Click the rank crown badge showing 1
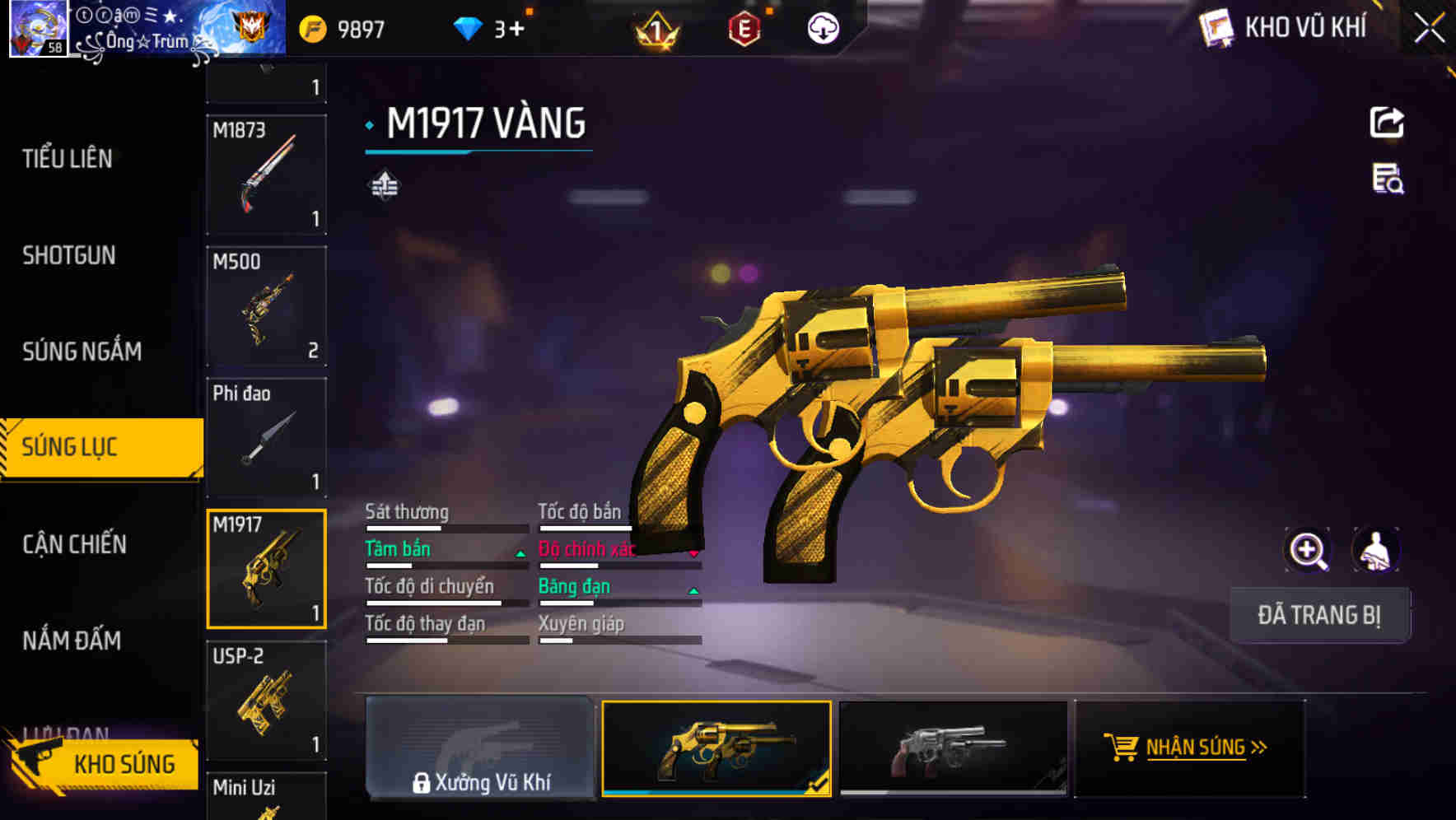The height and width of the screenshot is (820, 1456). [655, 29]
